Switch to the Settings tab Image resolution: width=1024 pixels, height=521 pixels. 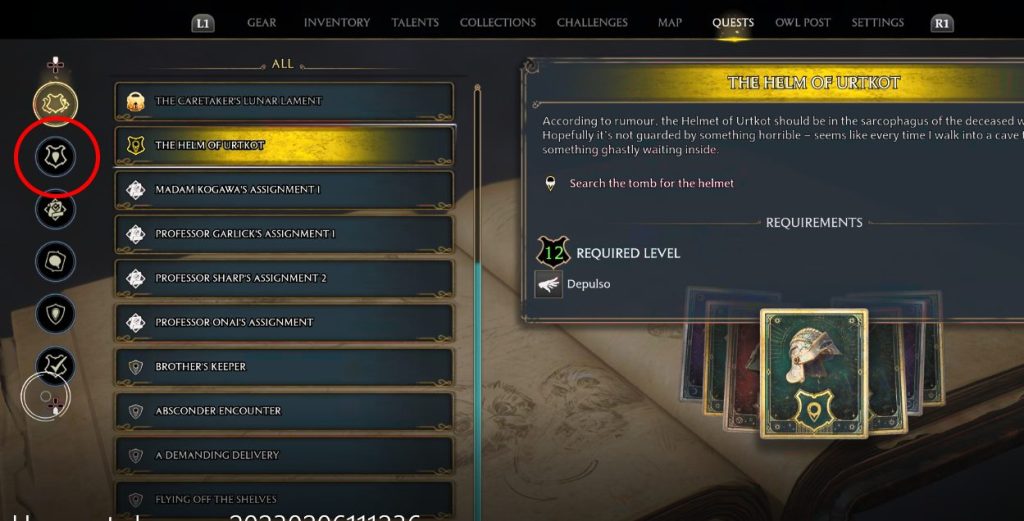coord(877,22)
